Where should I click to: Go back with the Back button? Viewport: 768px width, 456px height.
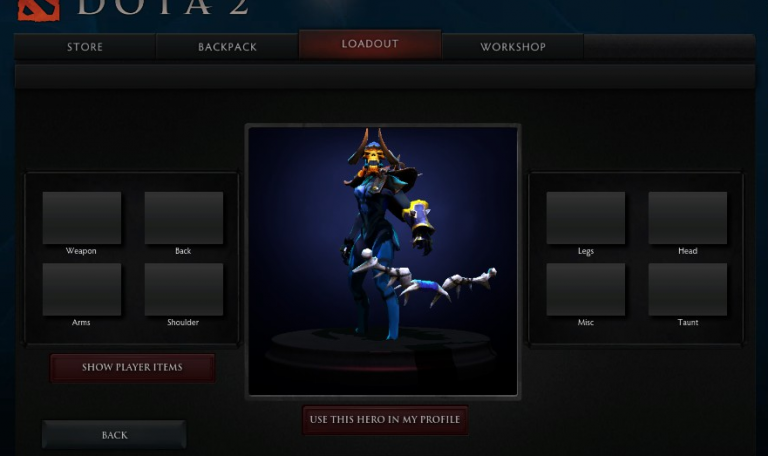coord(114,435)
